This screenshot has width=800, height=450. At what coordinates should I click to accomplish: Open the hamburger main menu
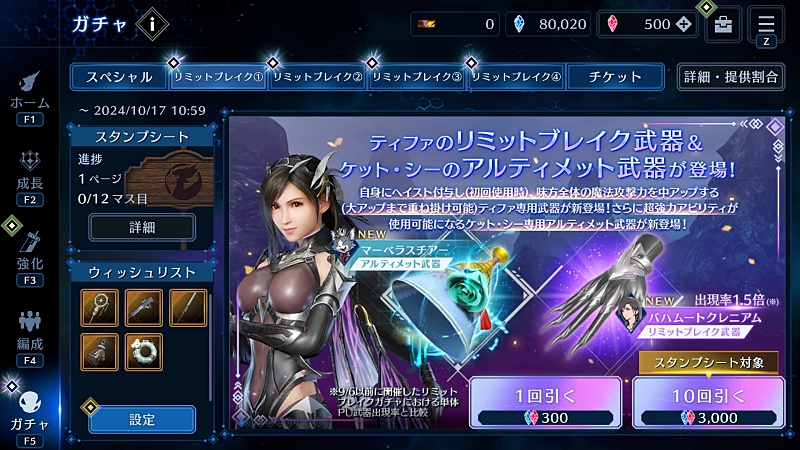click(x=766, y=22)
